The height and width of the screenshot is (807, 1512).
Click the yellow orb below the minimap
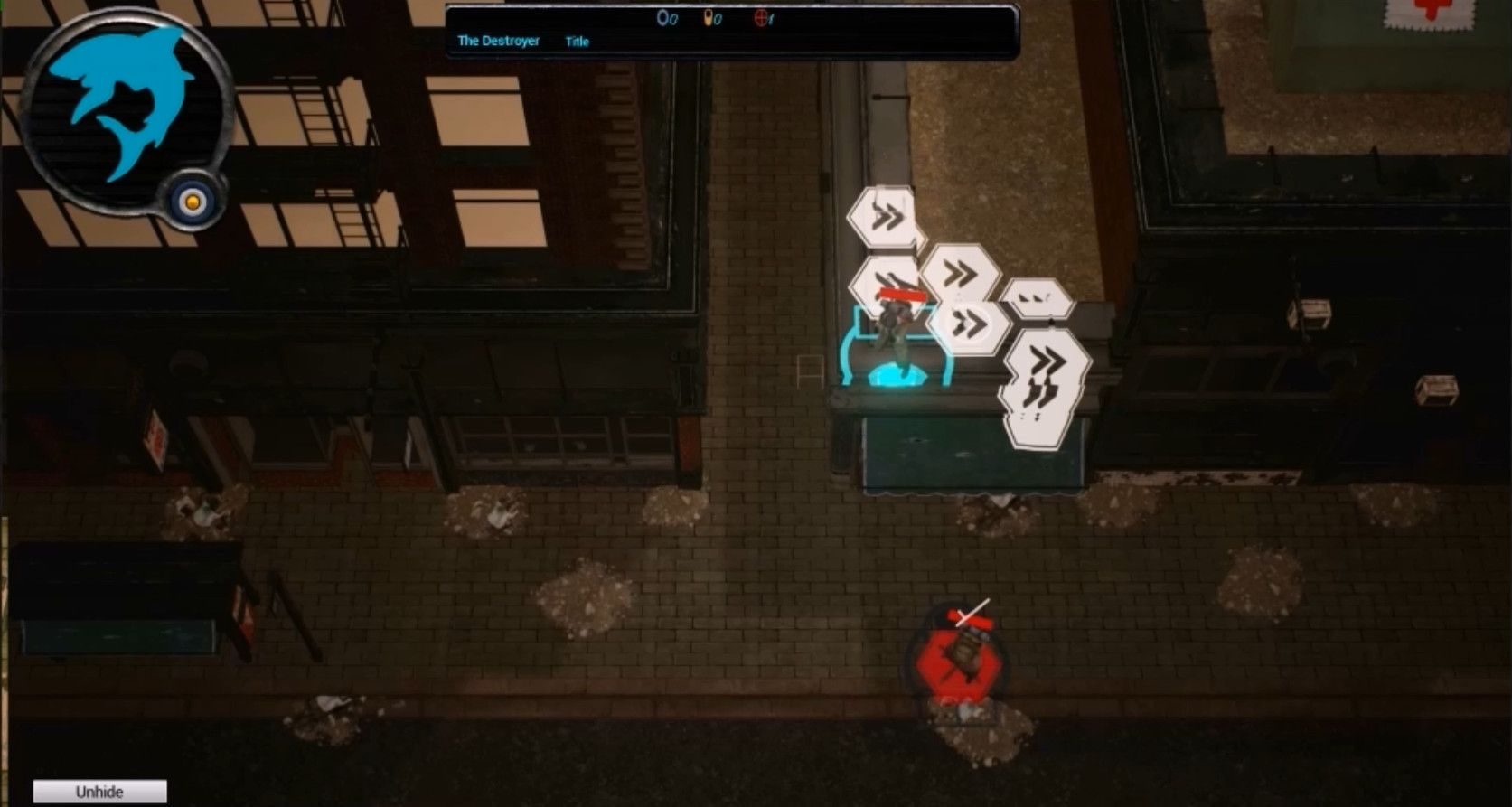[x=193, y=202]
